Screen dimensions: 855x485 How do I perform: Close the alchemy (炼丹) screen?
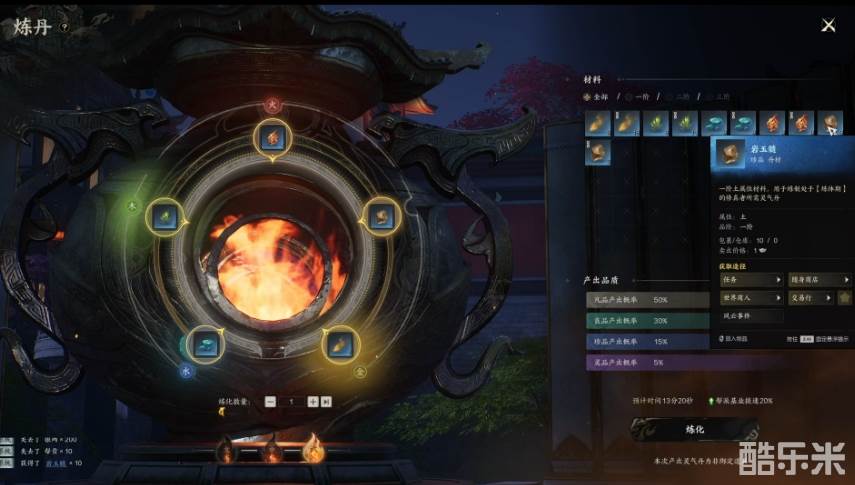tap(828, 26)
